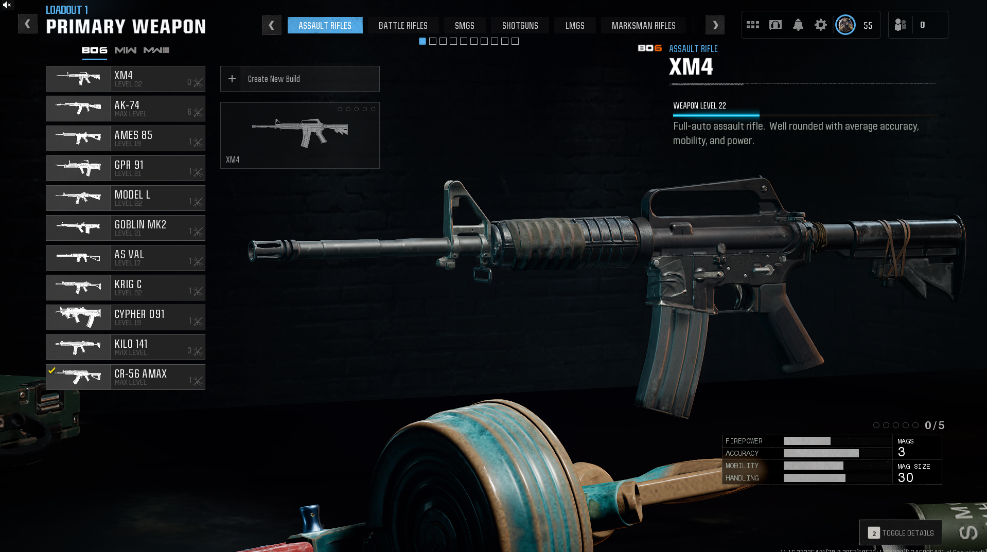Pick the AS VAL from the list
The width and height of the screenshot is (987, 552).
click(x=125, y=258)
